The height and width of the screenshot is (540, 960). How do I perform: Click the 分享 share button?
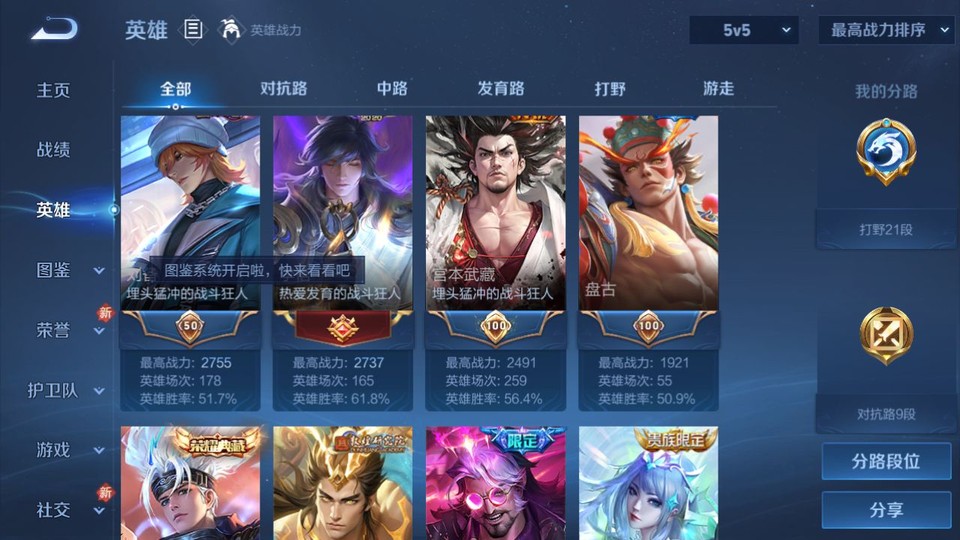886,510
